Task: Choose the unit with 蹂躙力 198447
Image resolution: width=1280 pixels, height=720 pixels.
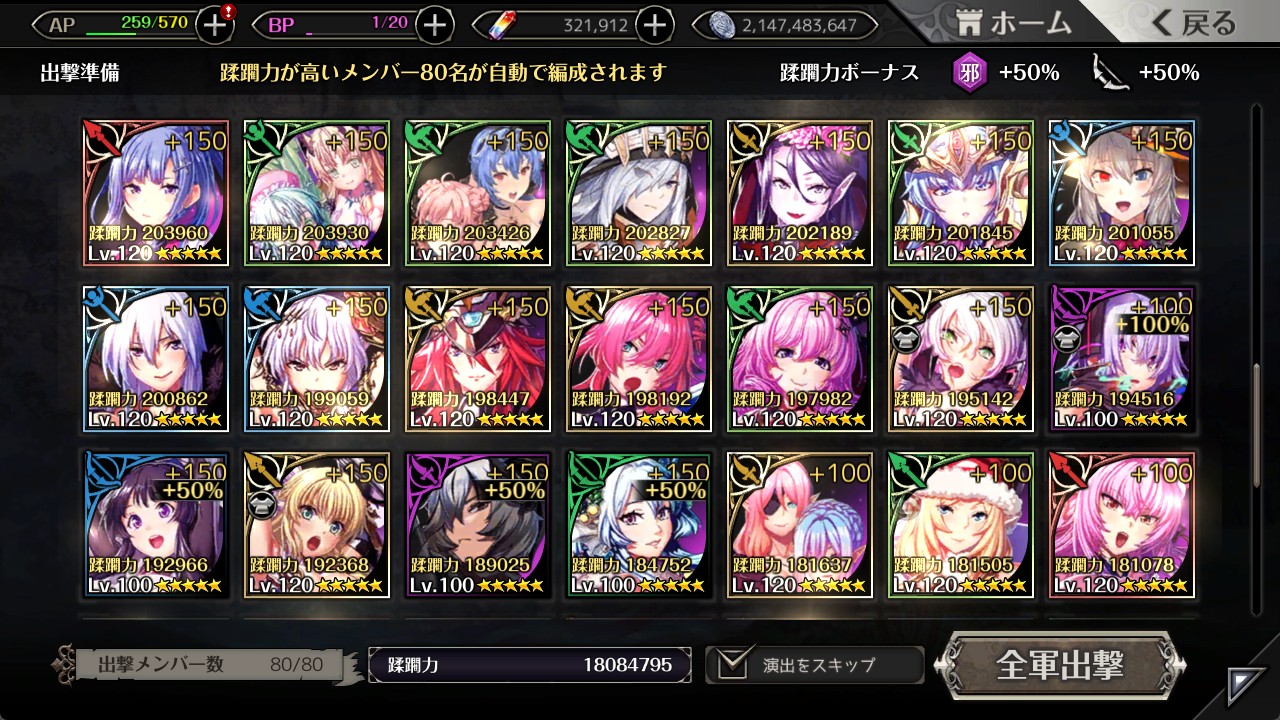Action: click(x=477, y=359)
